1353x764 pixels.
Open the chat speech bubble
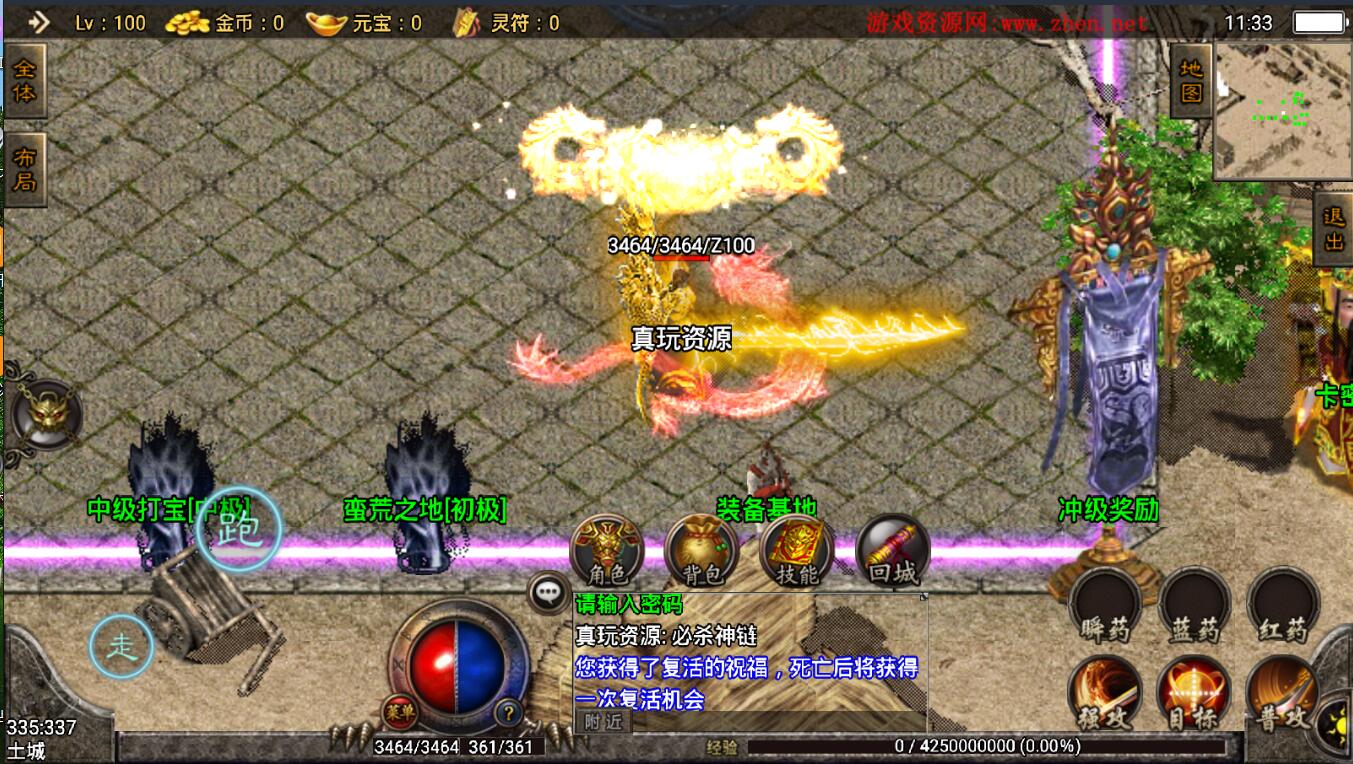tap(548, 592)
